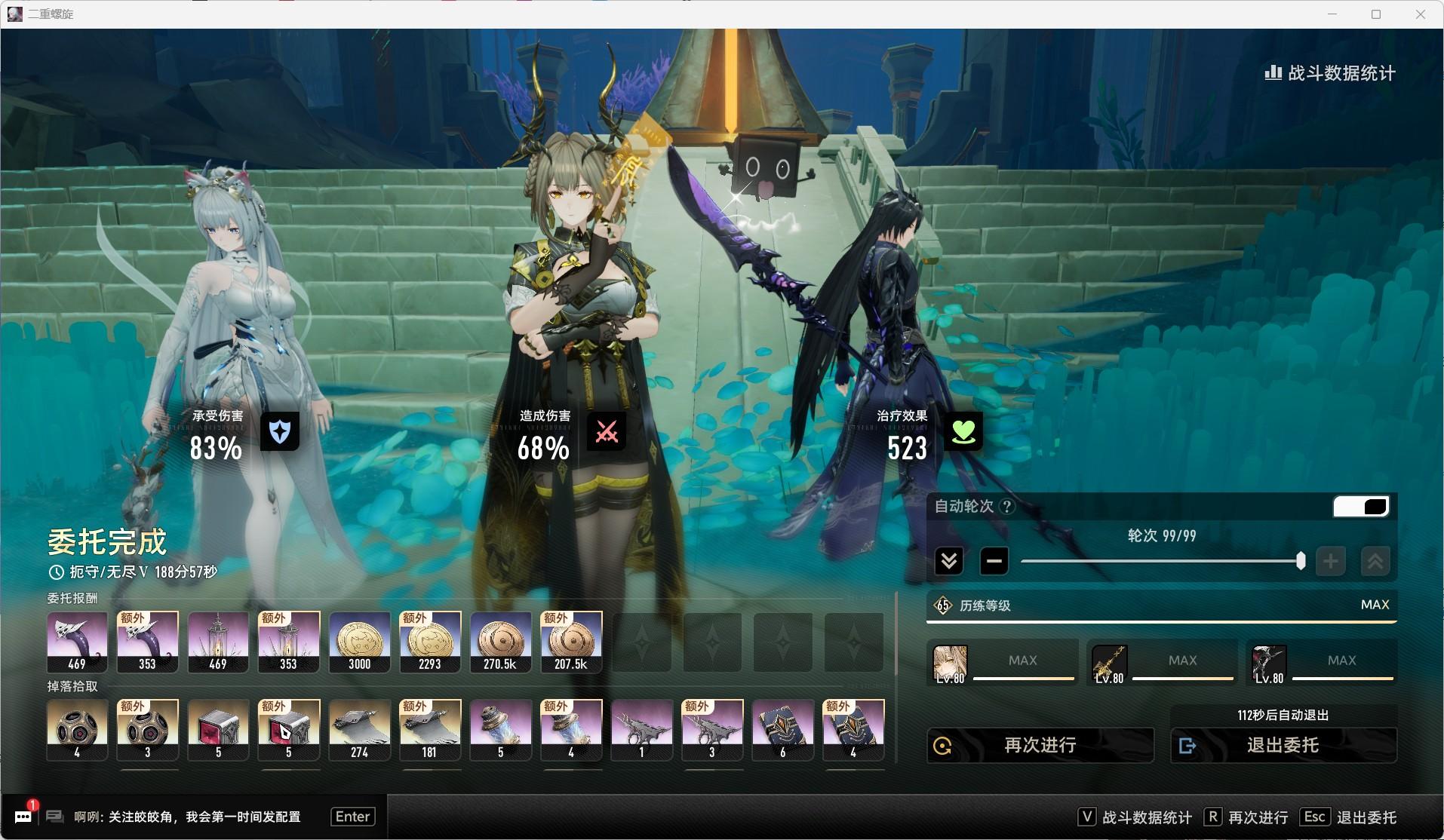View the damage dealt 造成伤害 swords icon
This screenshot has width=1444, height=840.
[x=607, y=431]
